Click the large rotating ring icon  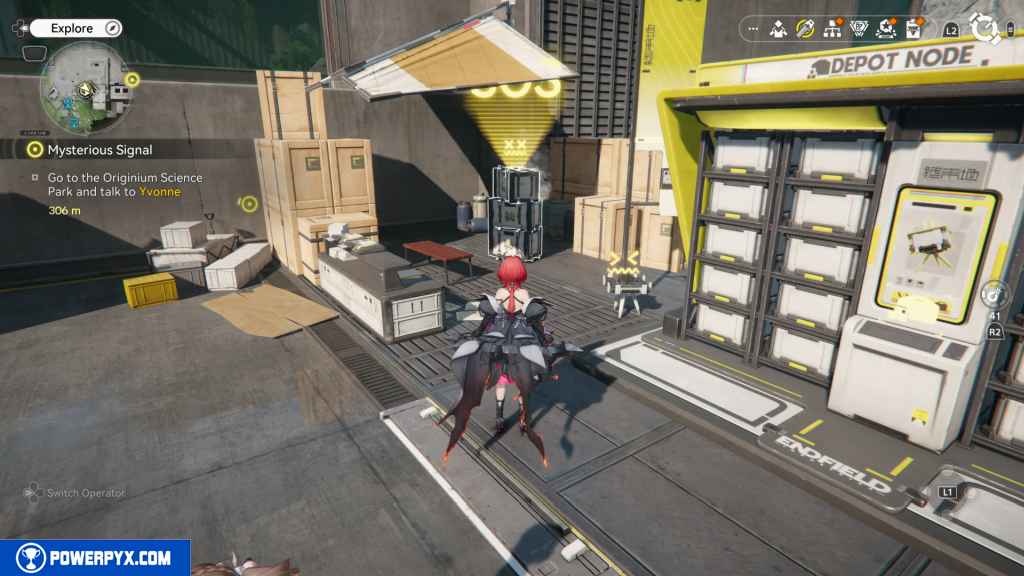coord(984,29)
